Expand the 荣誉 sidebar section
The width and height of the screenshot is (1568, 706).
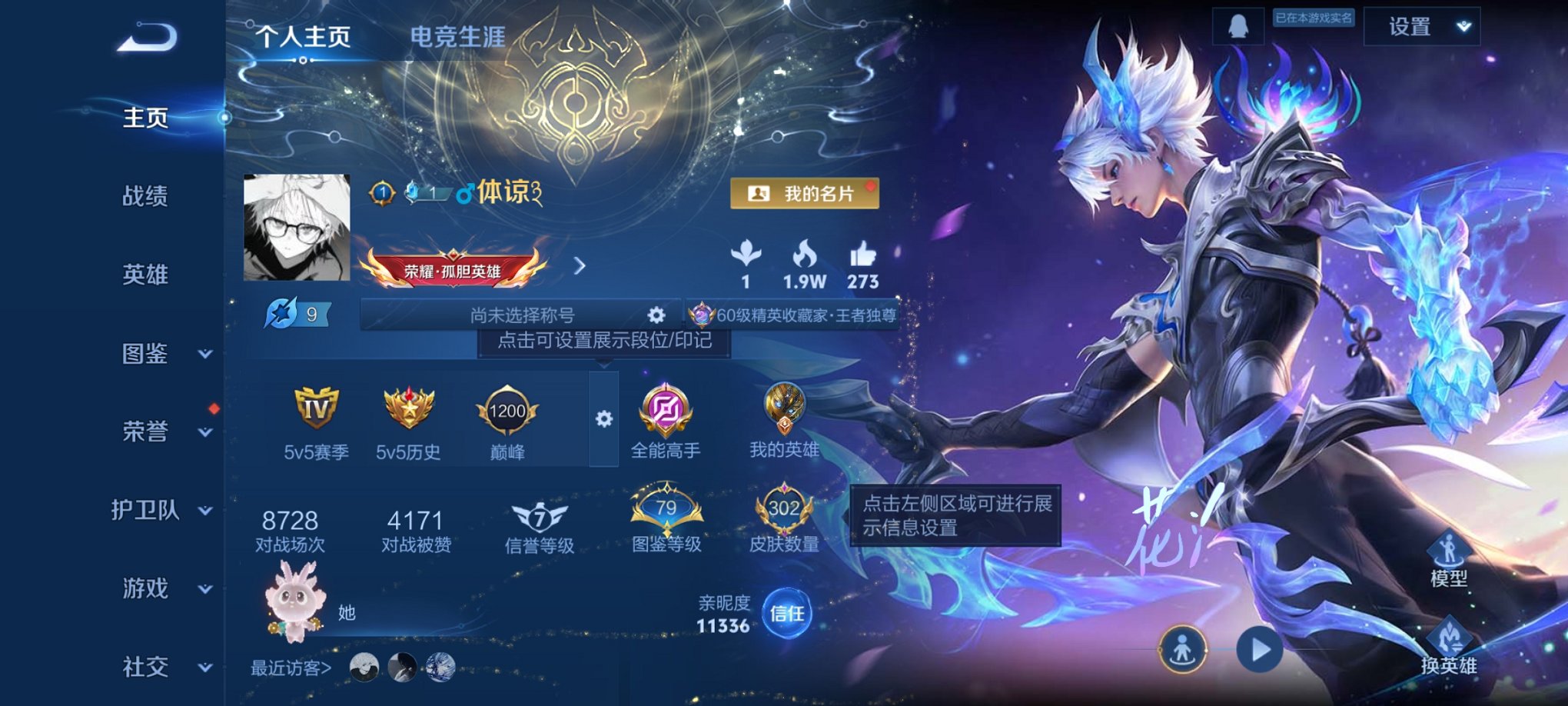(146, 431)
